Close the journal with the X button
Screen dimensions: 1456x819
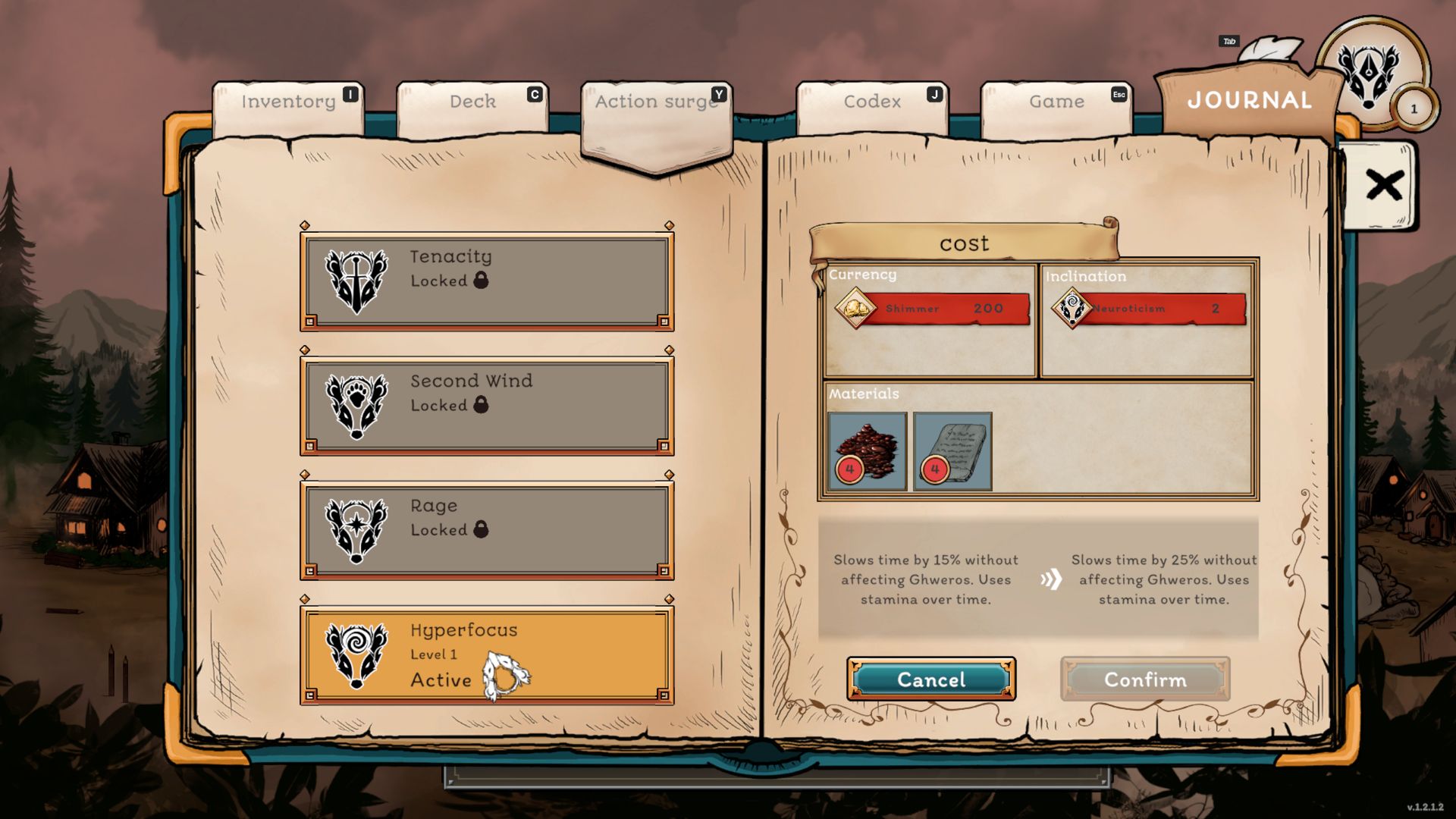coord(1383,185)
